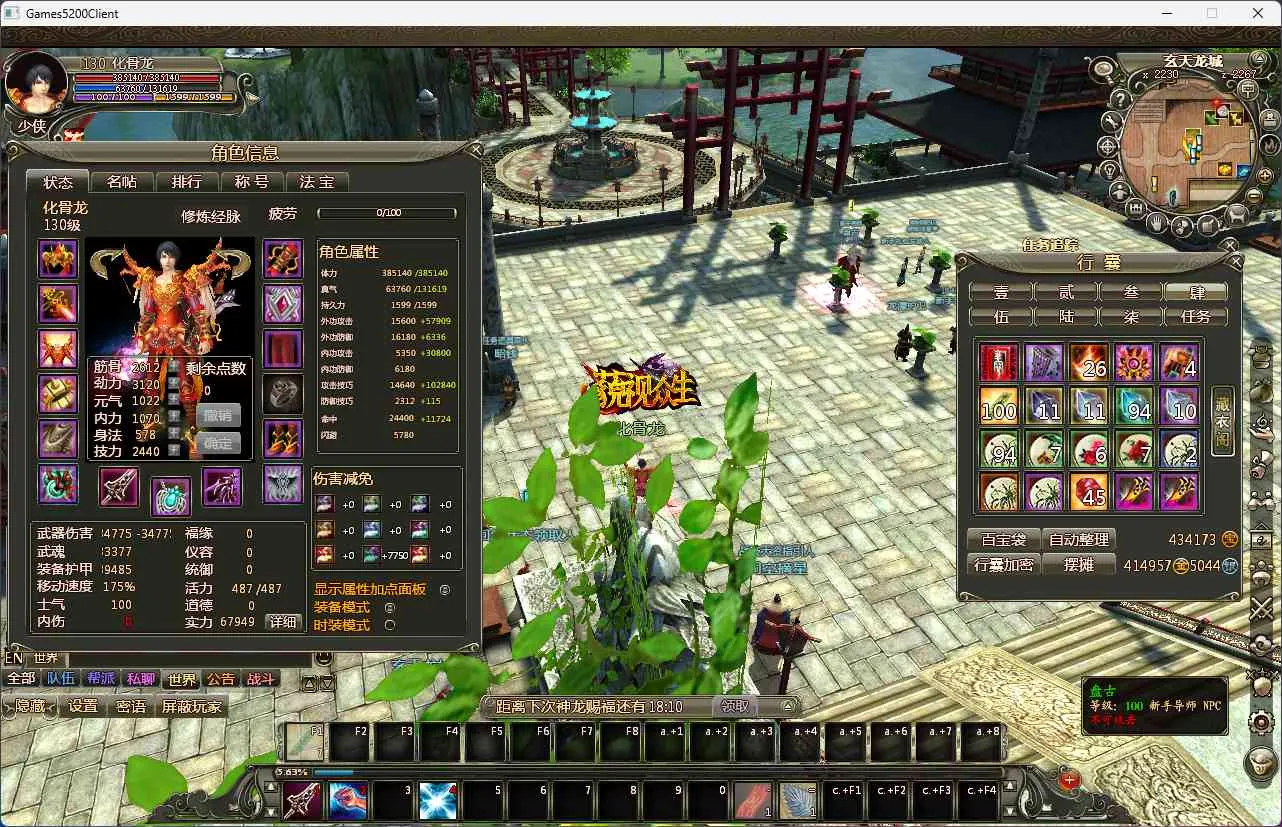Open the 修炼经脉 panel
1282x827 pixels.
(x=211, y=216)
